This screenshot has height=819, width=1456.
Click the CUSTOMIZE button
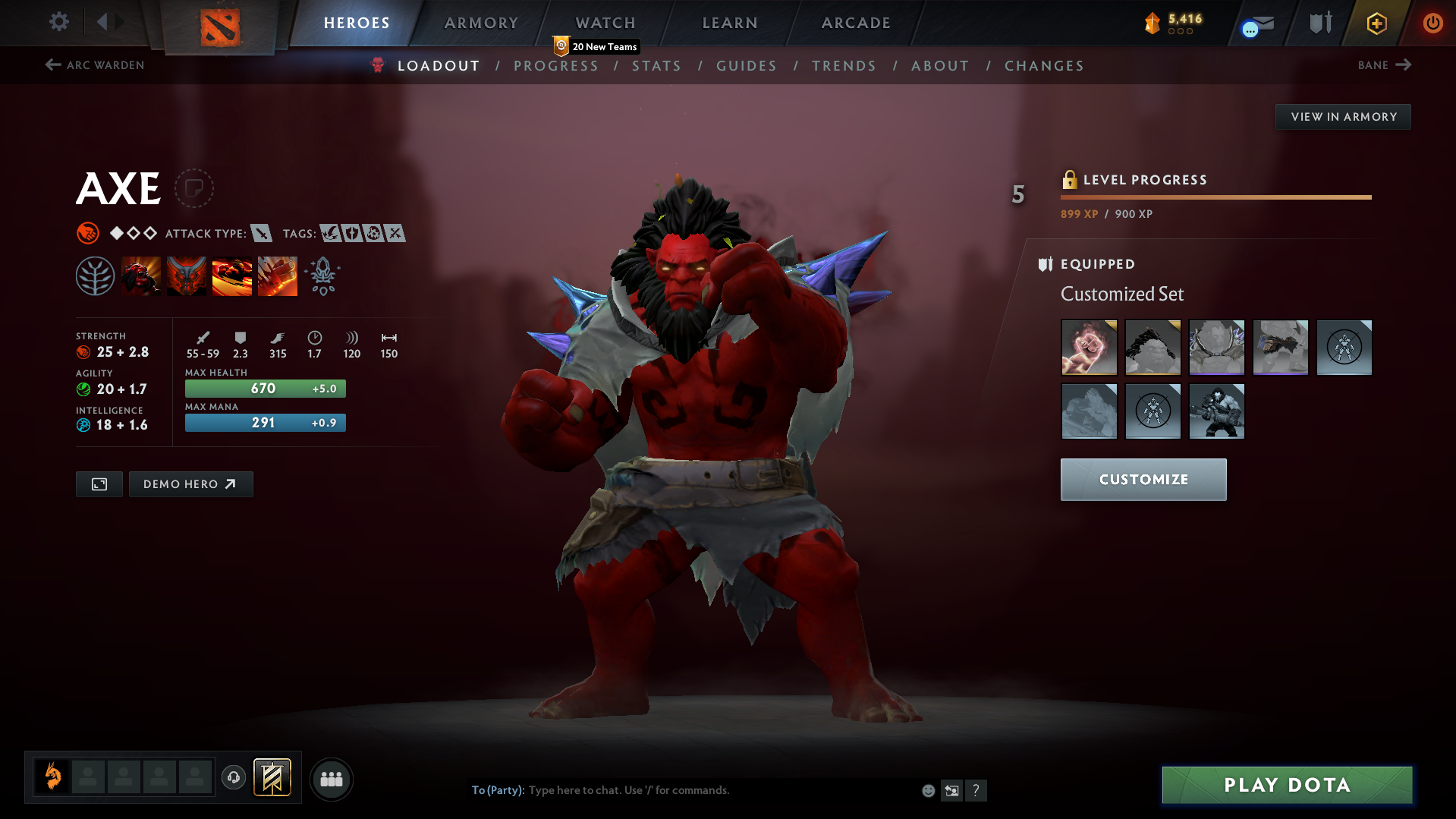1143,479
